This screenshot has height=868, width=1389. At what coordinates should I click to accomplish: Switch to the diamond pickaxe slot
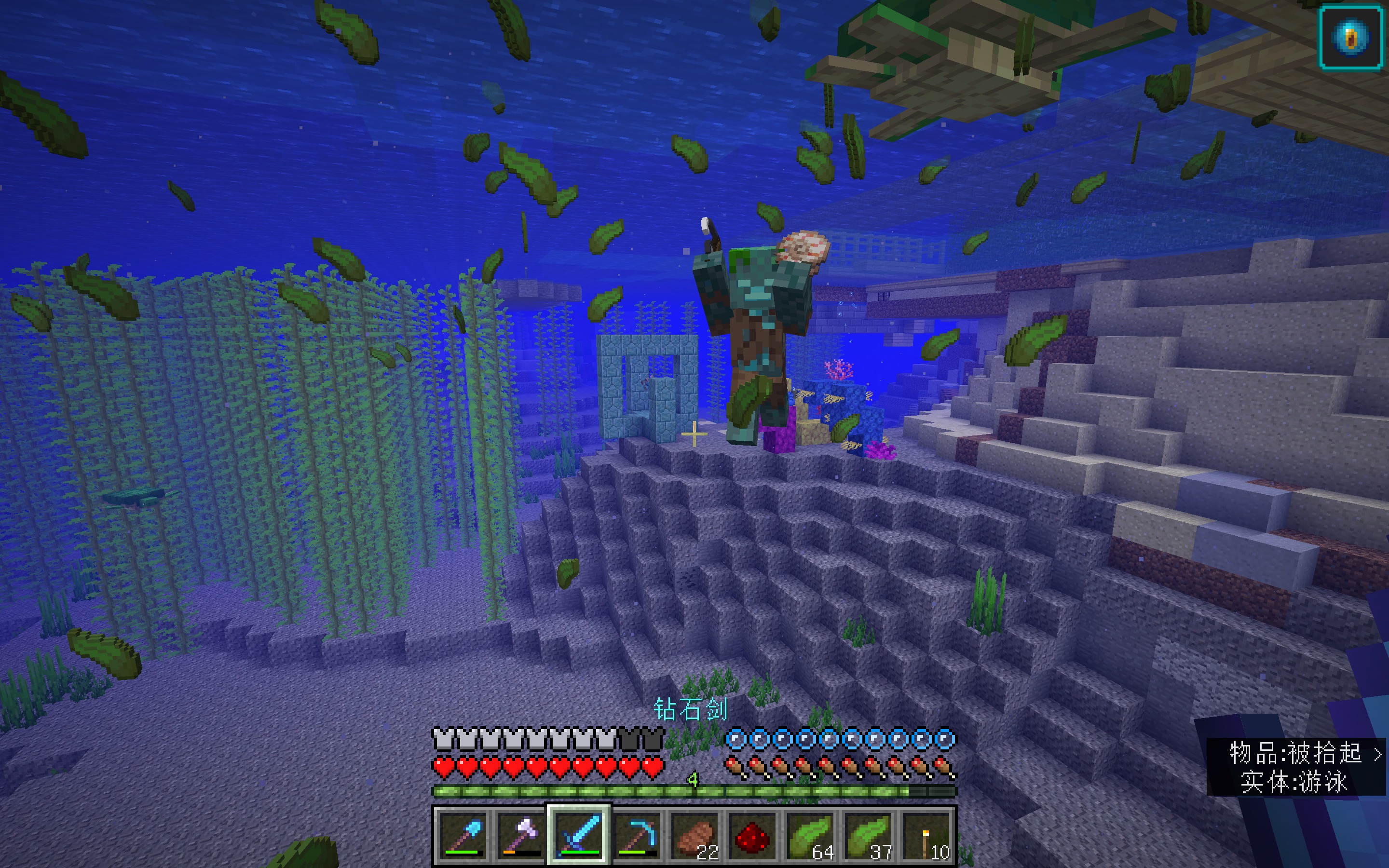click(x=637, y=835)
